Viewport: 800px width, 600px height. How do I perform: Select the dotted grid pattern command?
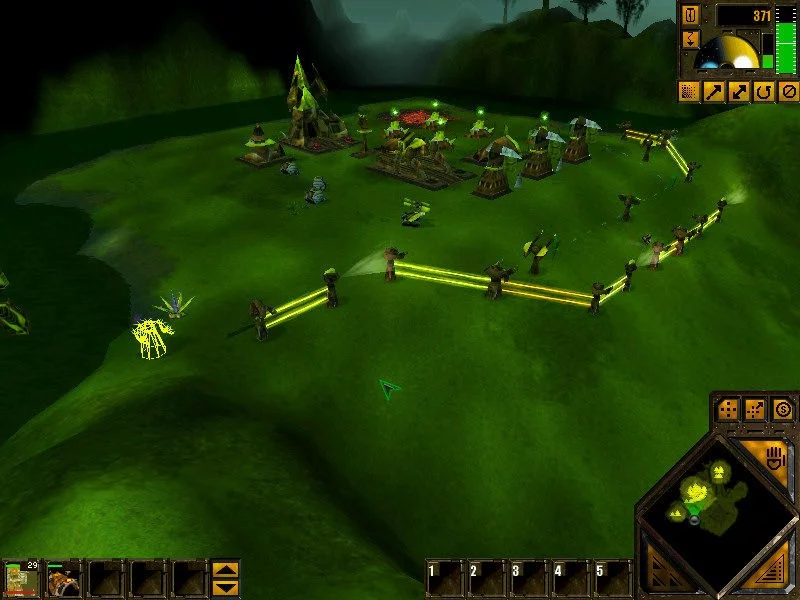tap(690, 92)
